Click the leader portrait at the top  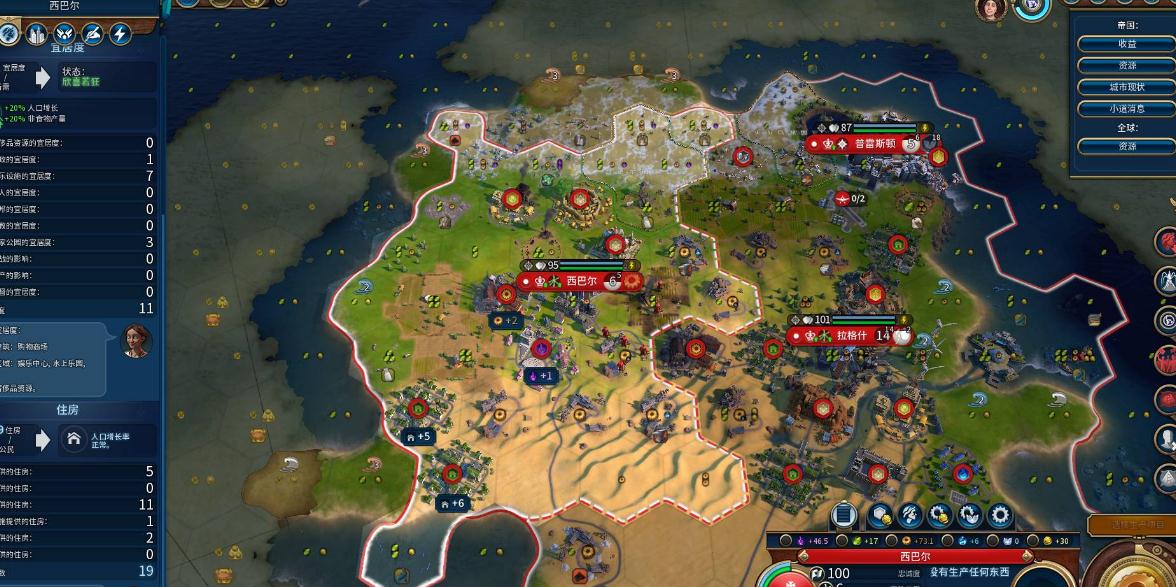pos(991,9)
